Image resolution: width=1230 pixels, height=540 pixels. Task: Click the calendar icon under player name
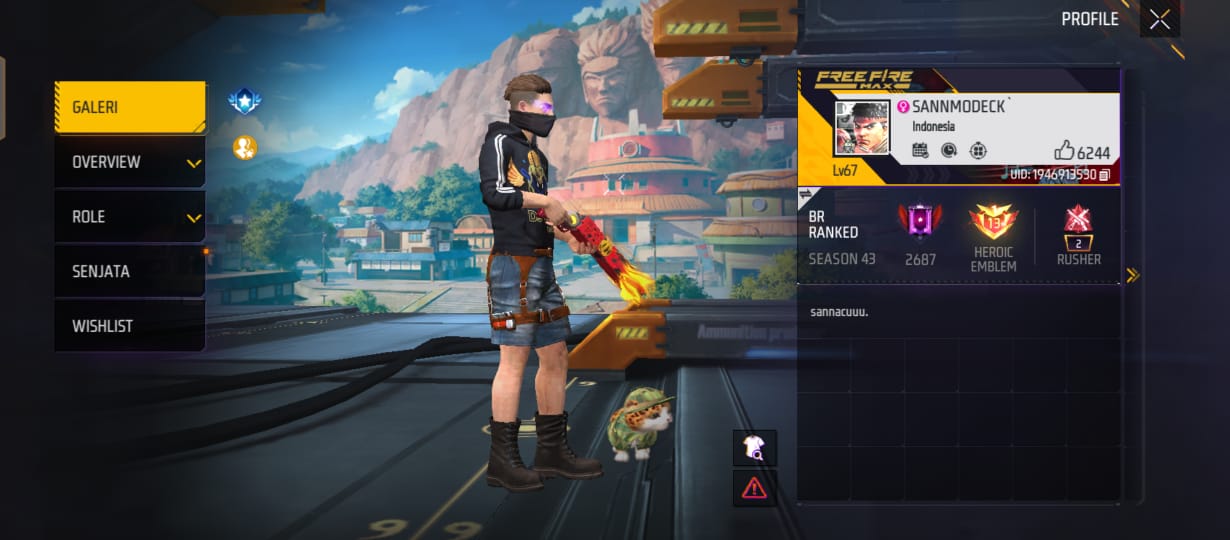(x=921, y=151)
